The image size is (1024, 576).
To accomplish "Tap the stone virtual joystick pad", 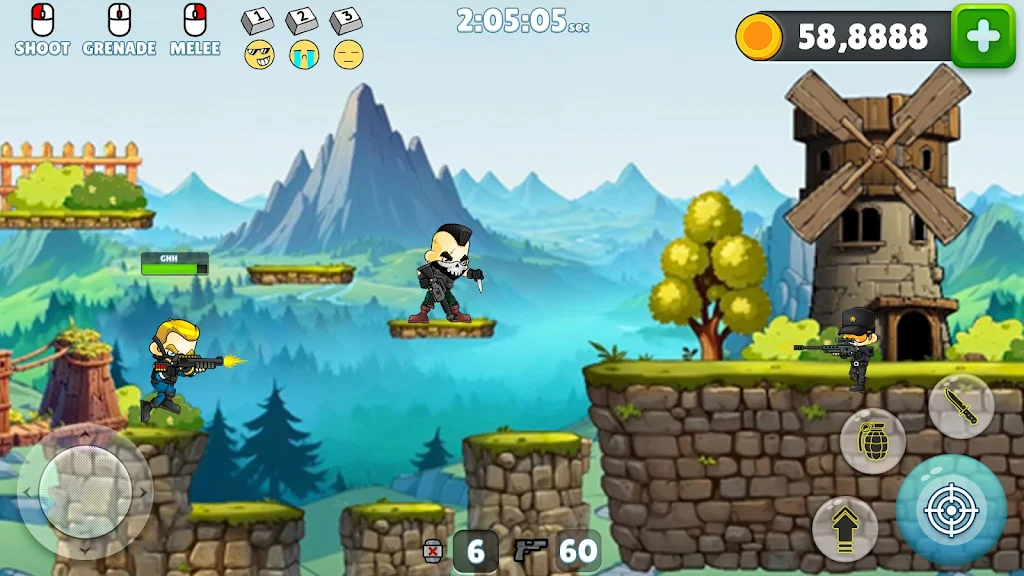I will pyautogui.click(x=85, y=491).
